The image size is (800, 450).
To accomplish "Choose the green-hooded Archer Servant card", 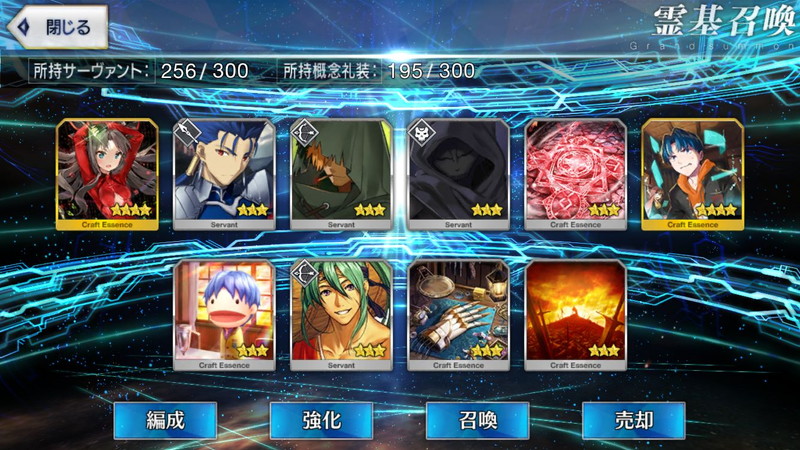I will (x=341, y=174).
